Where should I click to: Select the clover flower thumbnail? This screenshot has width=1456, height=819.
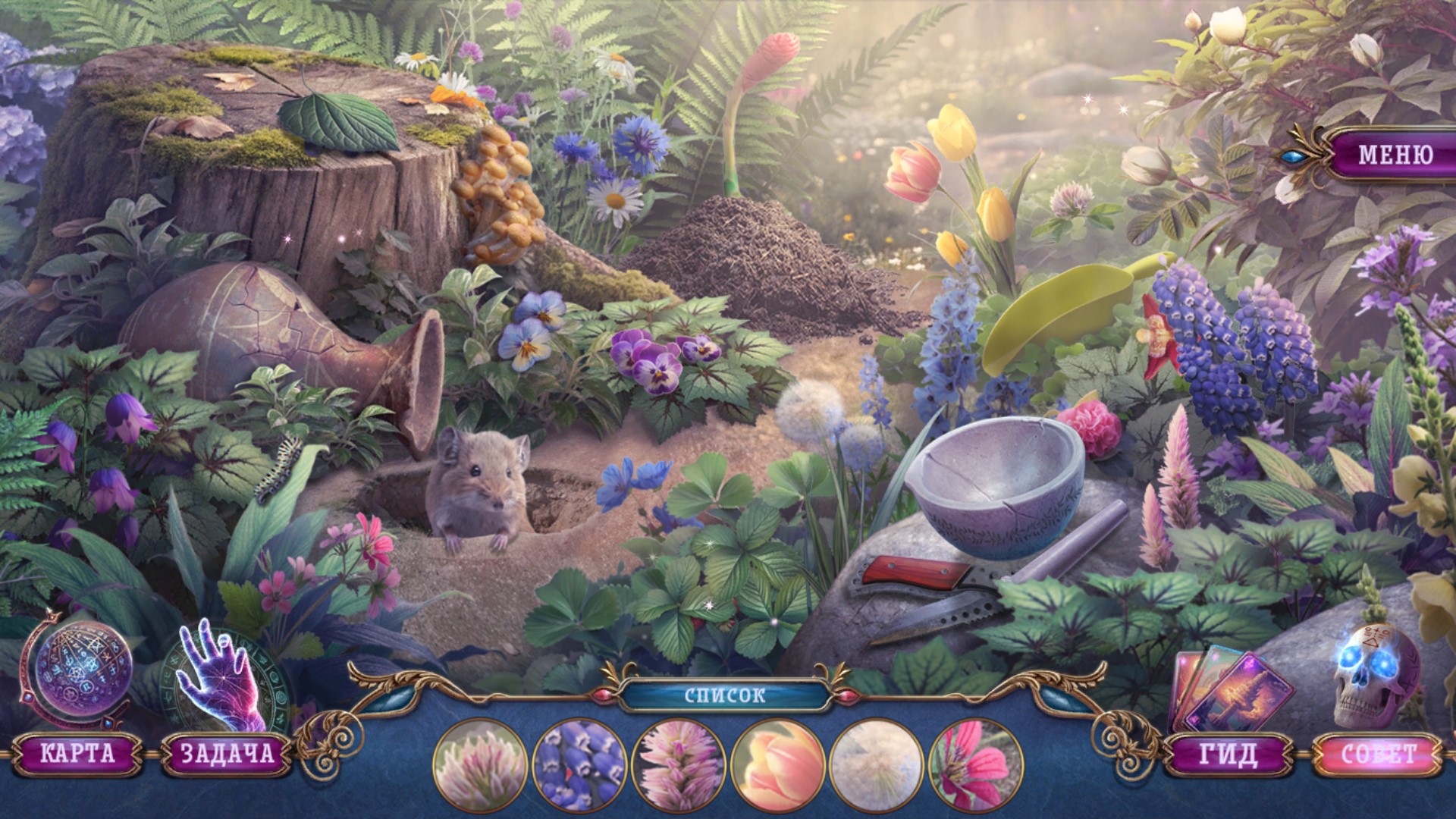(481, 764)
